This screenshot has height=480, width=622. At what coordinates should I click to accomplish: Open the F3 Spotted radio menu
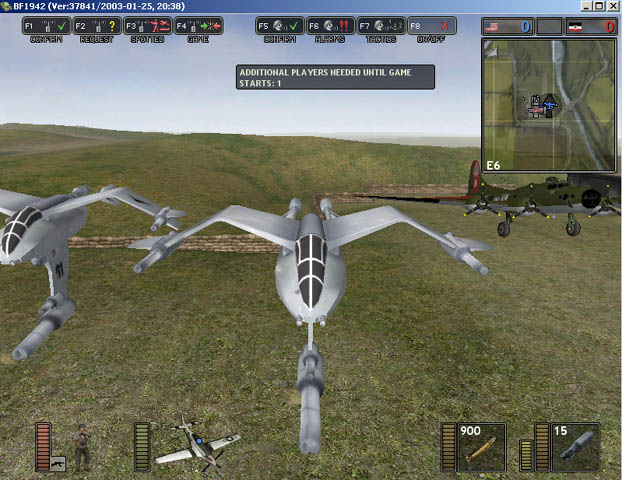147,27
